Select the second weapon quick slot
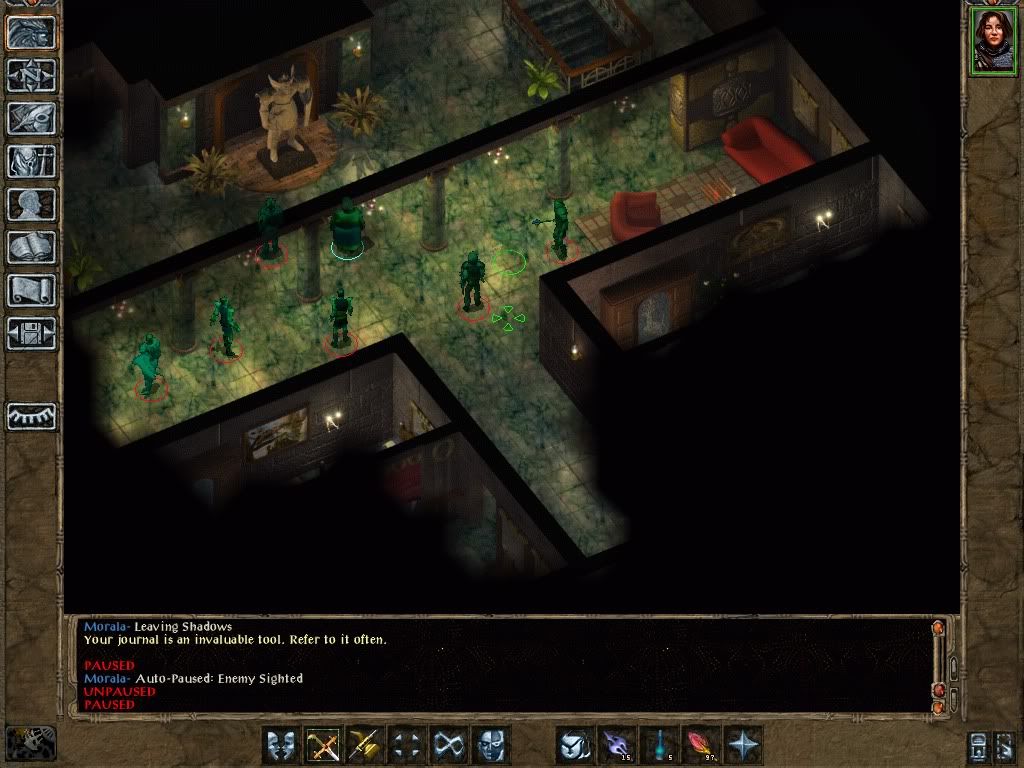The image size is (1024, 768). point(366,745)
